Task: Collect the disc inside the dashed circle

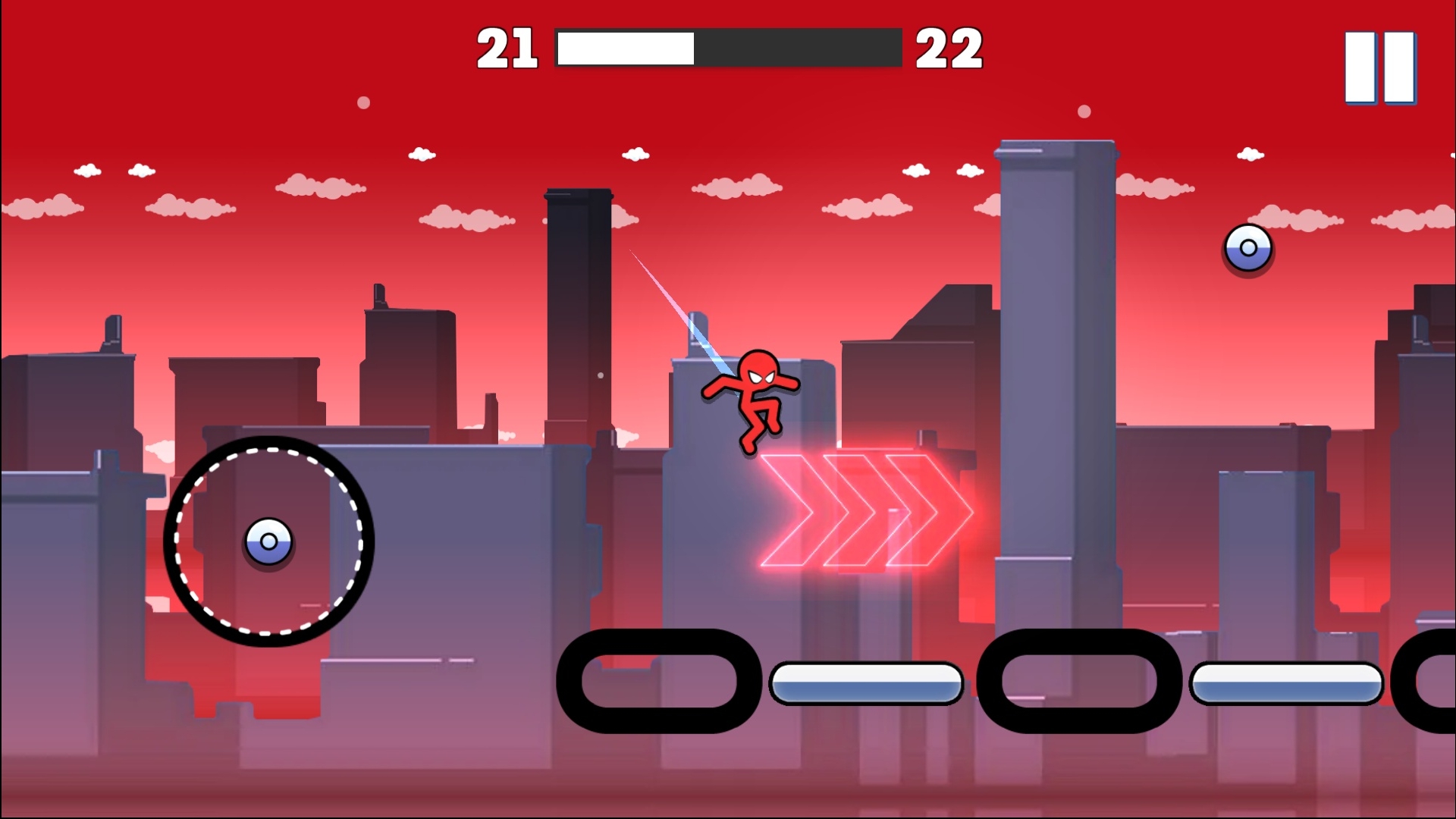Action: 268,542
